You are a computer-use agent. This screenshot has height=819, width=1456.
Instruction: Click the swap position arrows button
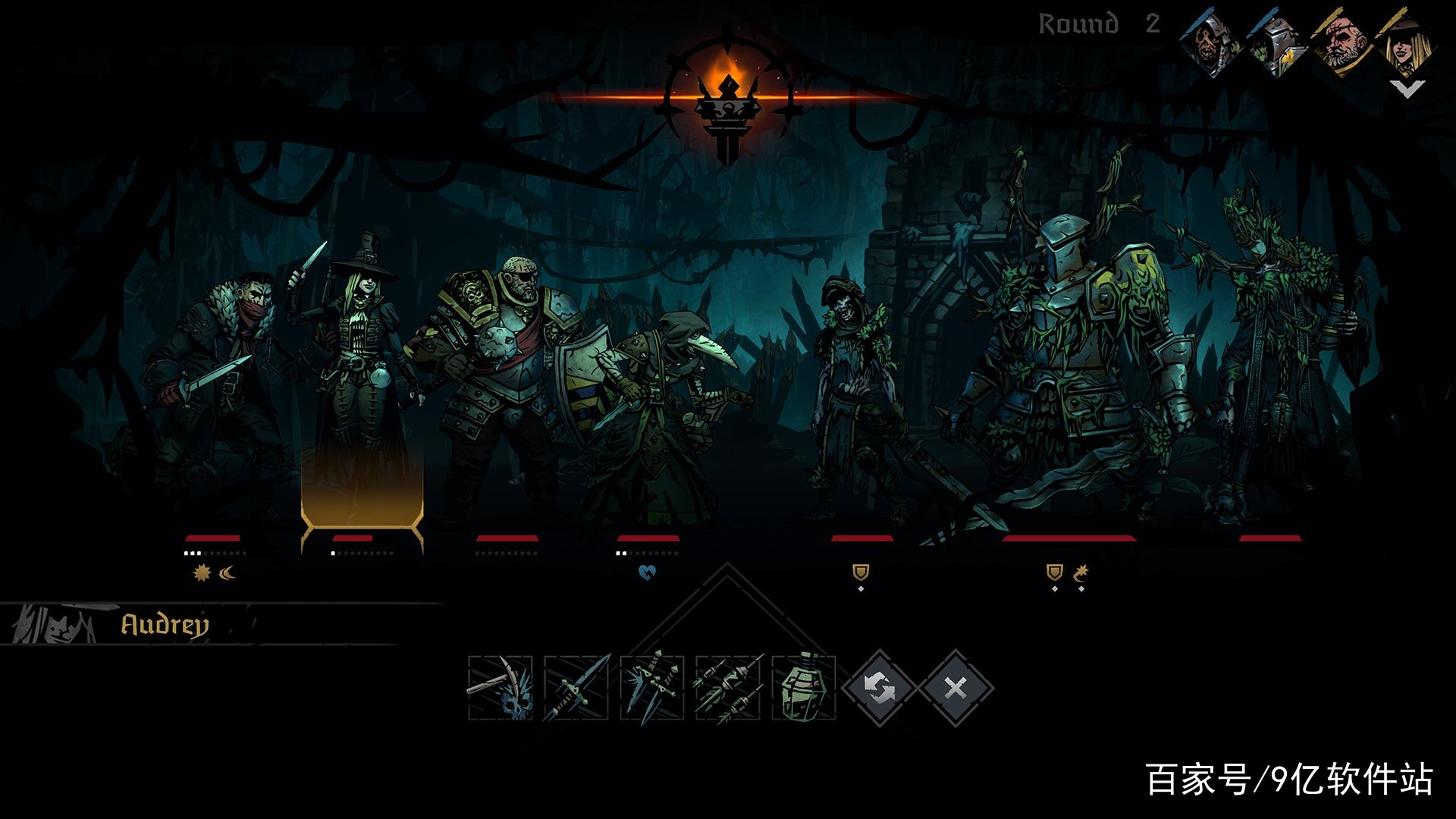point(880,689)
